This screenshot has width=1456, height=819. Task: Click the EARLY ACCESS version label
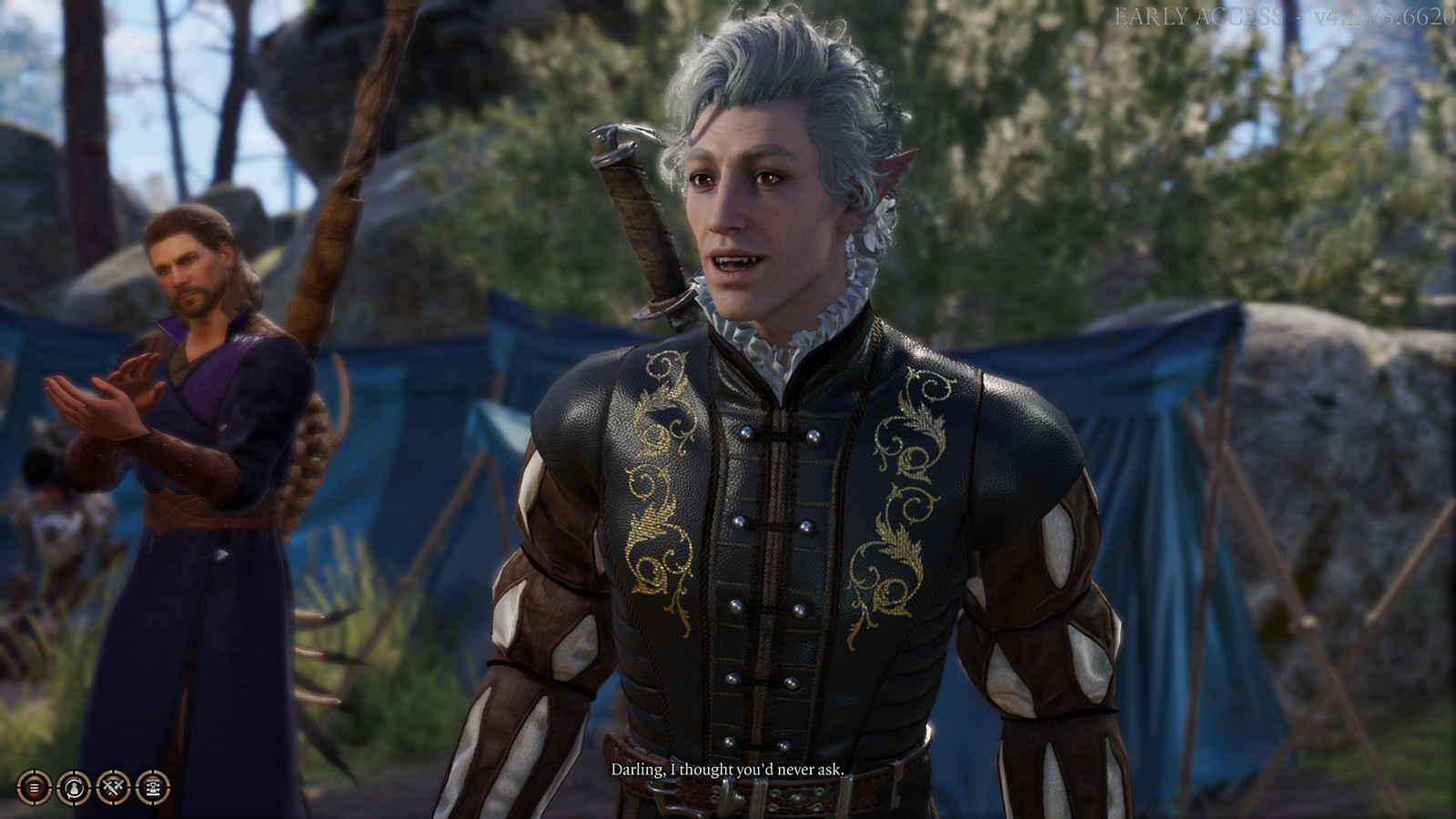click(1283, 15)
